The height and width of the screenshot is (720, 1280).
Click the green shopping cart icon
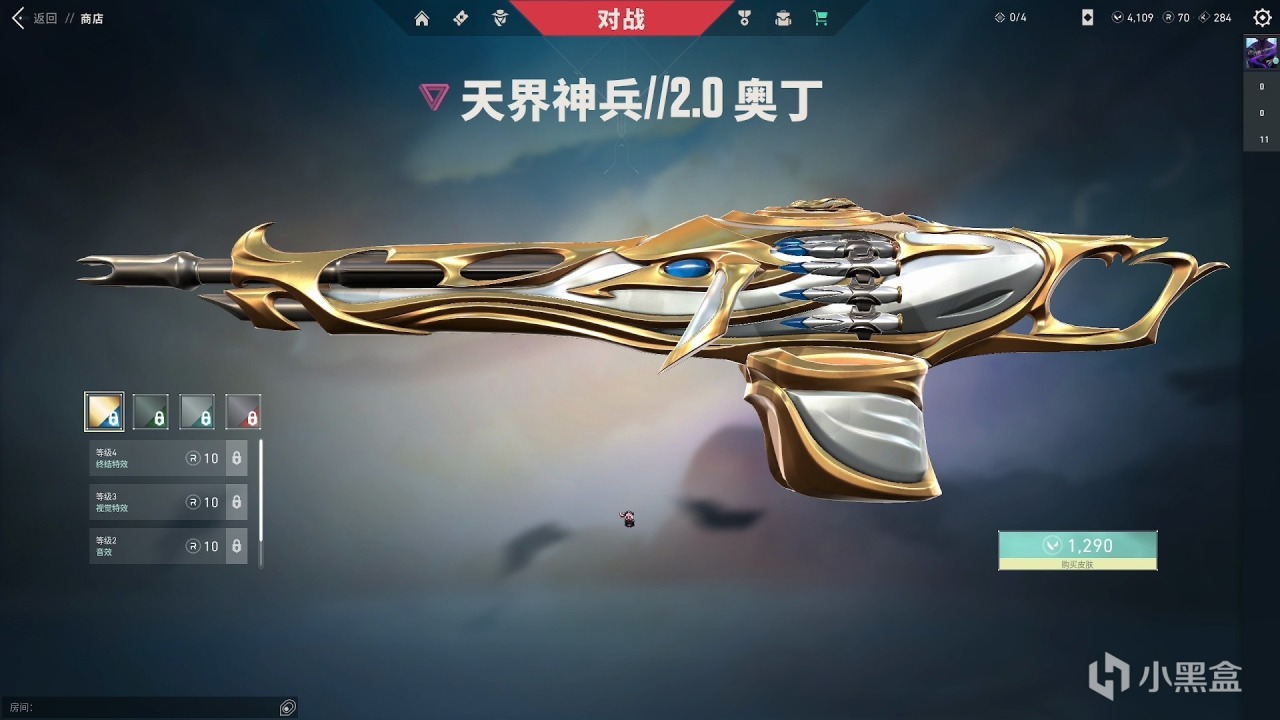pyautogui.click(x=820, y=18)
